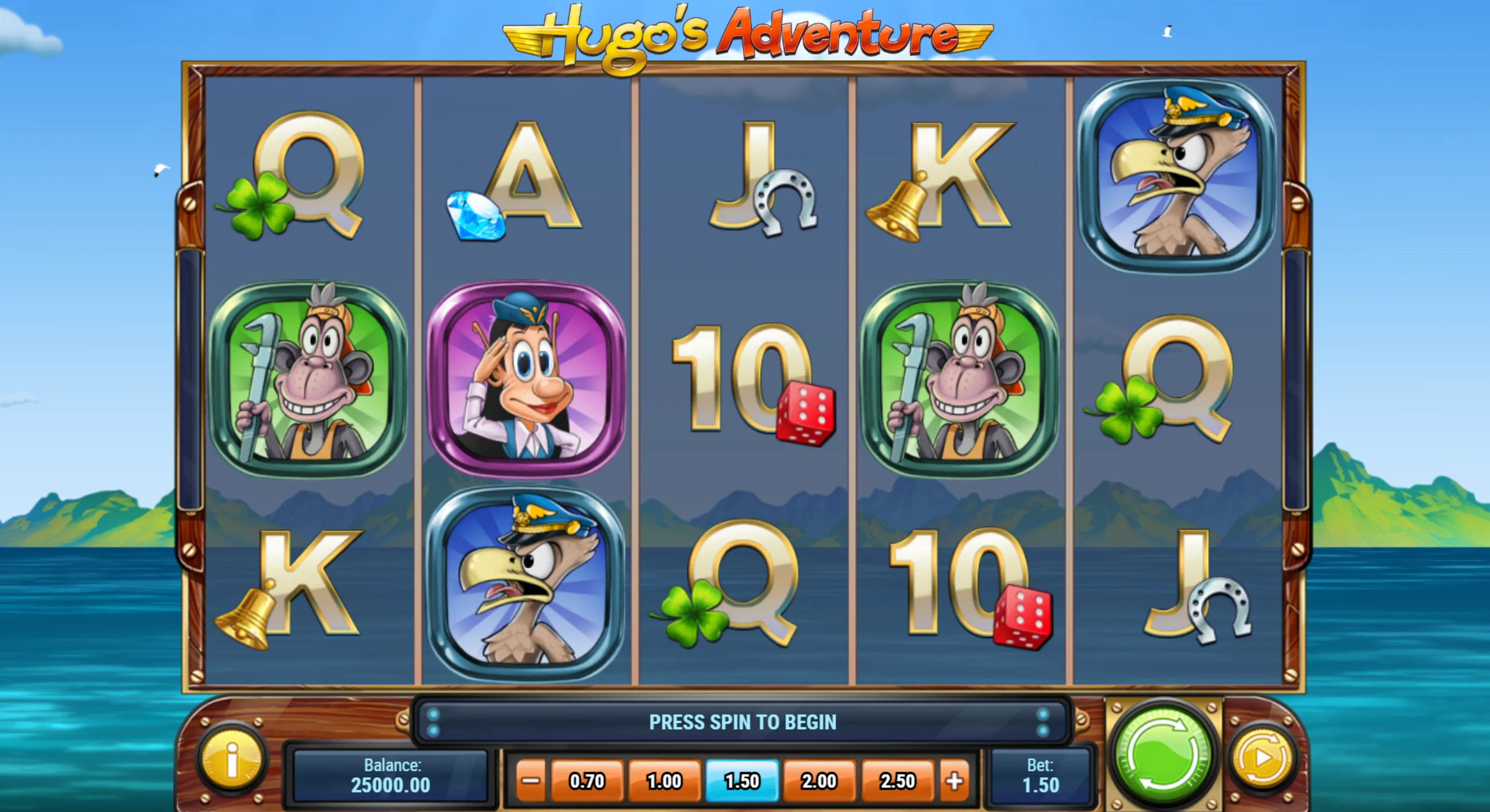Set the bet to 2.00
1490x812 pixels.
coord(819,781)
